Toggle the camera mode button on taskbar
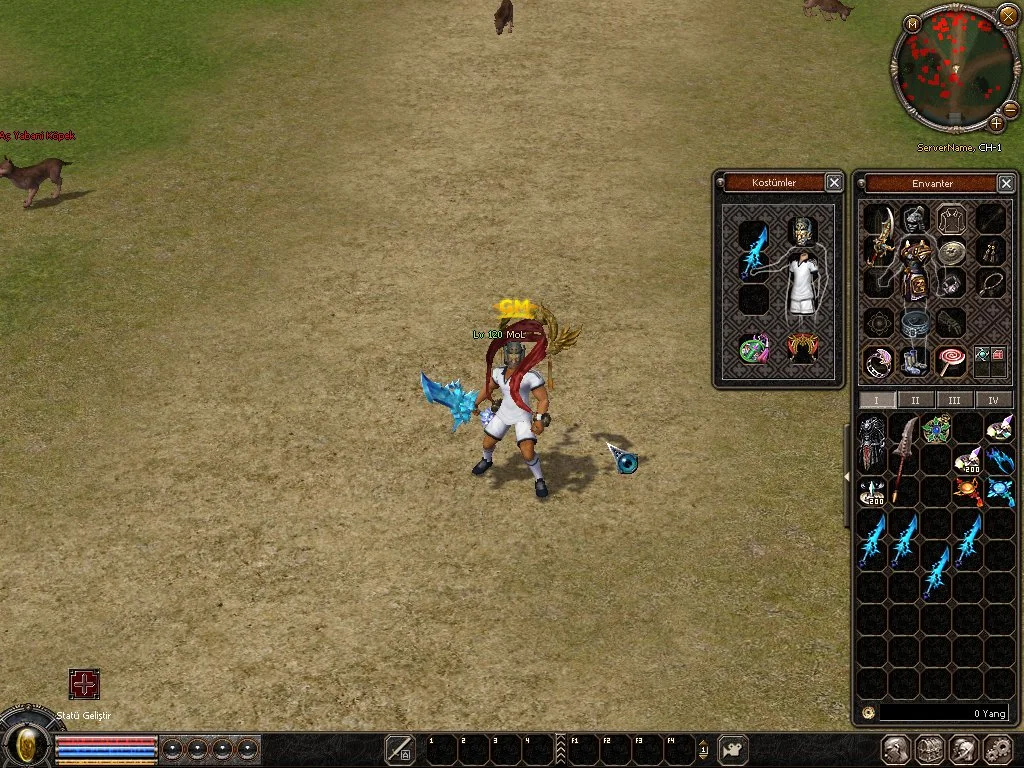Screen dimensions: 1024x768 pyautogui.click(x=735, y=749)
